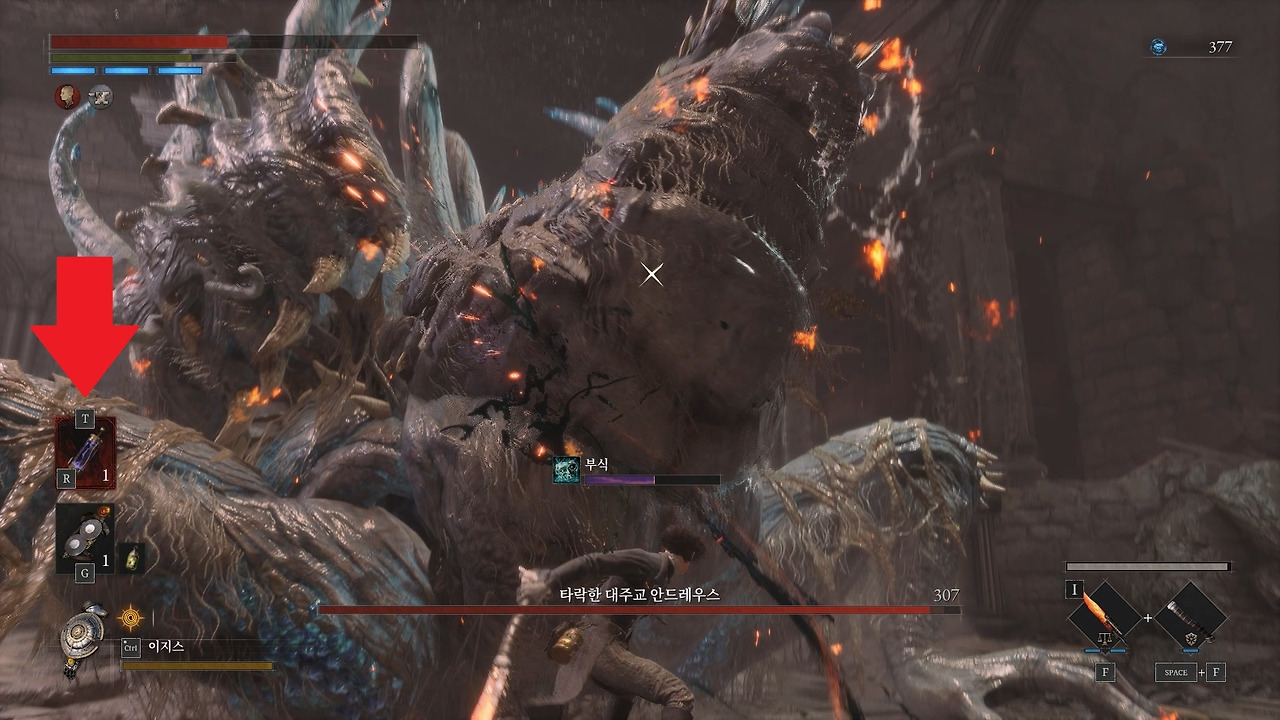Activate the Aegis legion arm icon

pyautogui.click(x=80, y=636)
